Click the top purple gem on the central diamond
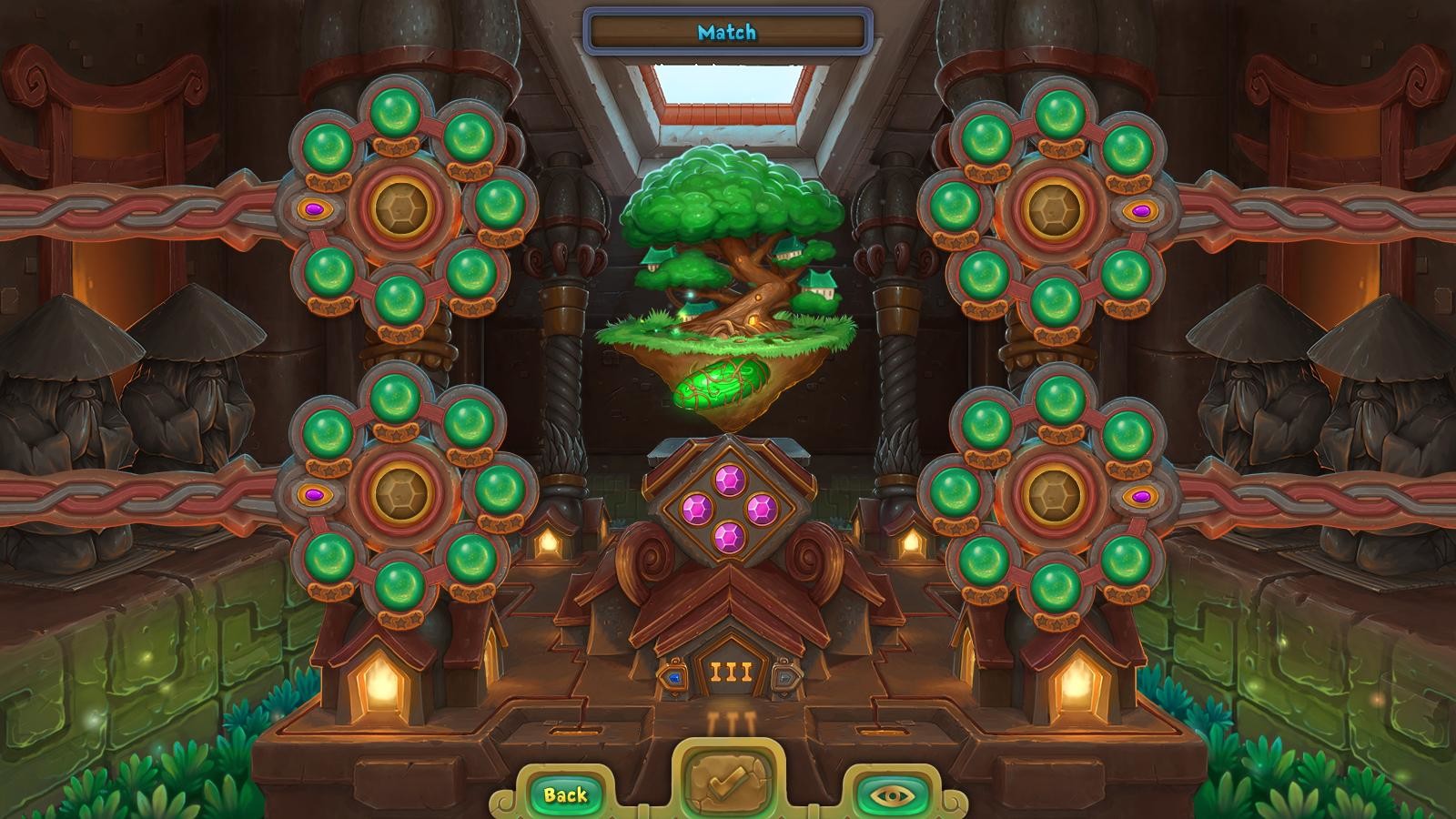 pyautogui.click(x=728, y=479)
